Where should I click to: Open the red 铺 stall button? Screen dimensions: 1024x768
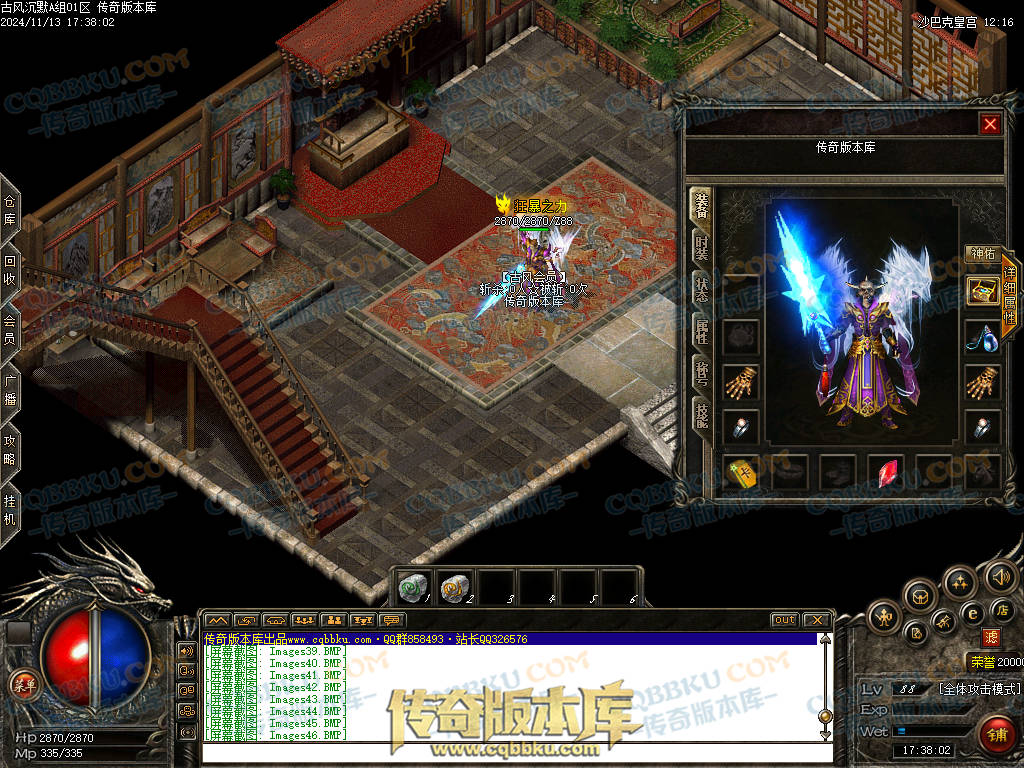[996, 734]
